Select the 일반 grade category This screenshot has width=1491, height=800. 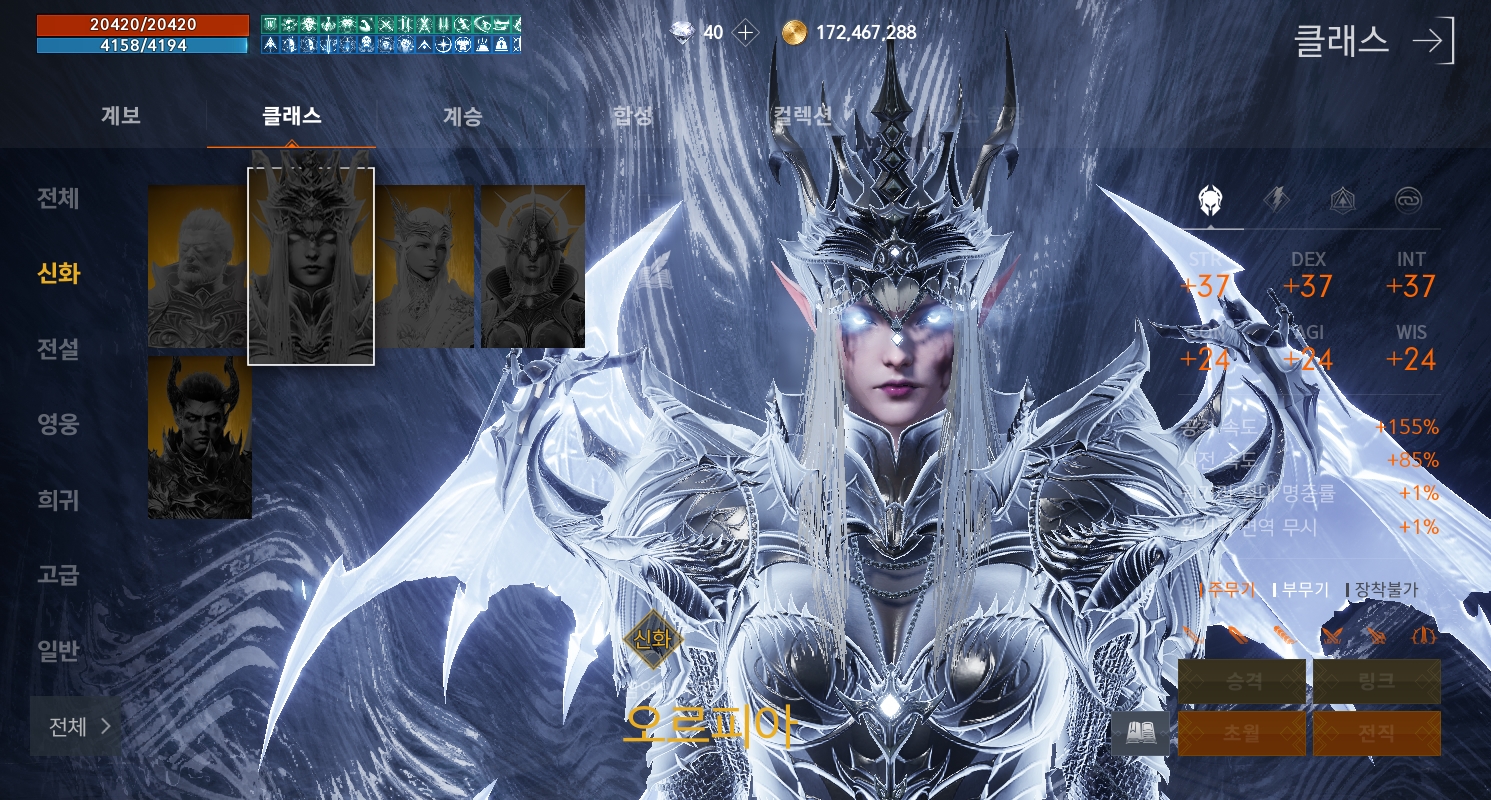coord(58,651)
